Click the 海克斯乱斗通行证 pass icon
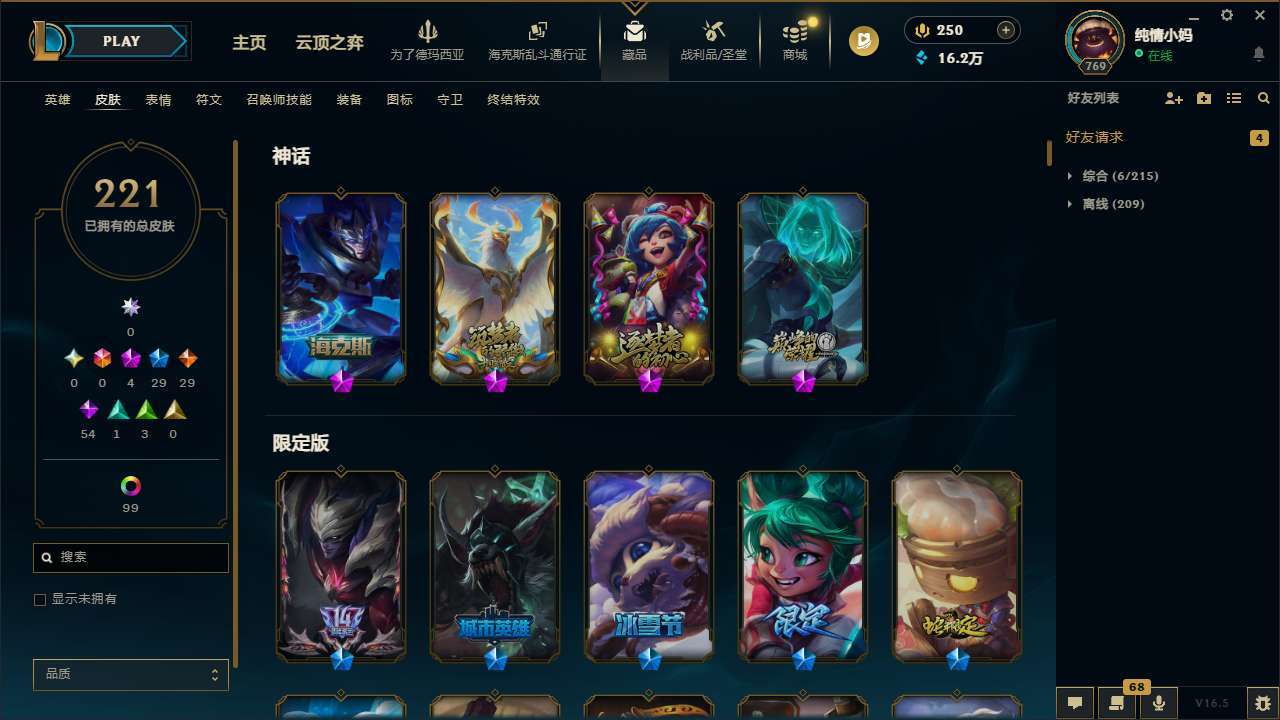The height and width of the screenshot is (720, 1280). 537,33
